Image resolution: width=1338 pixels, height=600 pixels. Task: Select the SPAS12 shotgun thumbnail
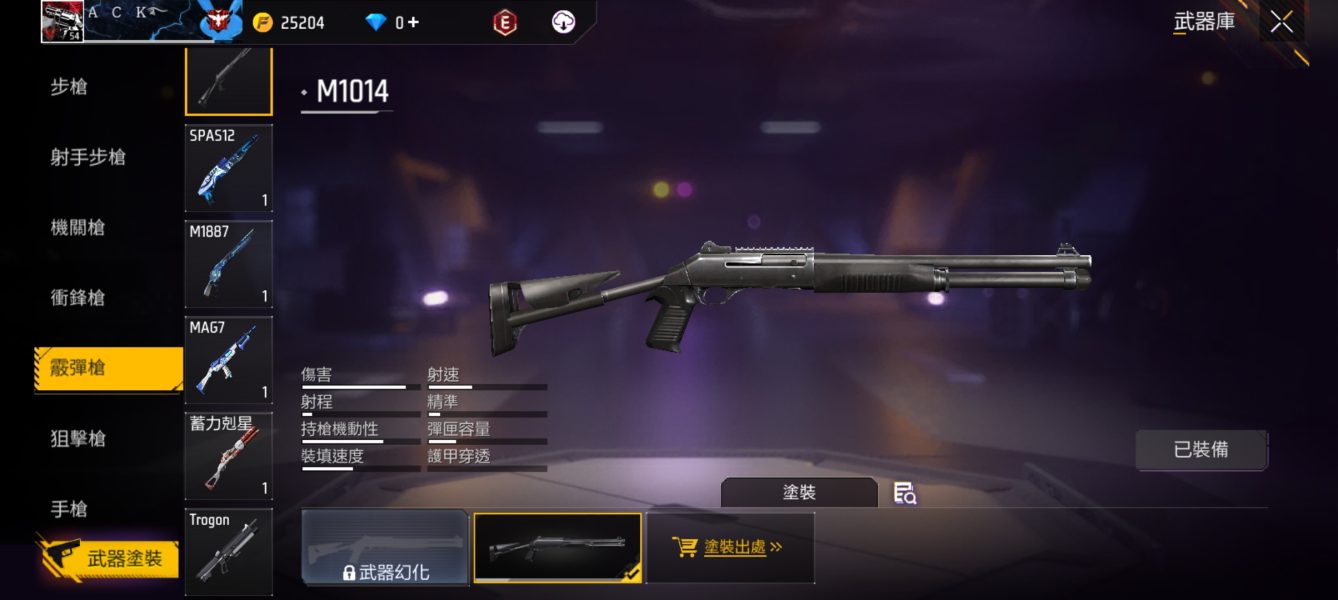228,167
